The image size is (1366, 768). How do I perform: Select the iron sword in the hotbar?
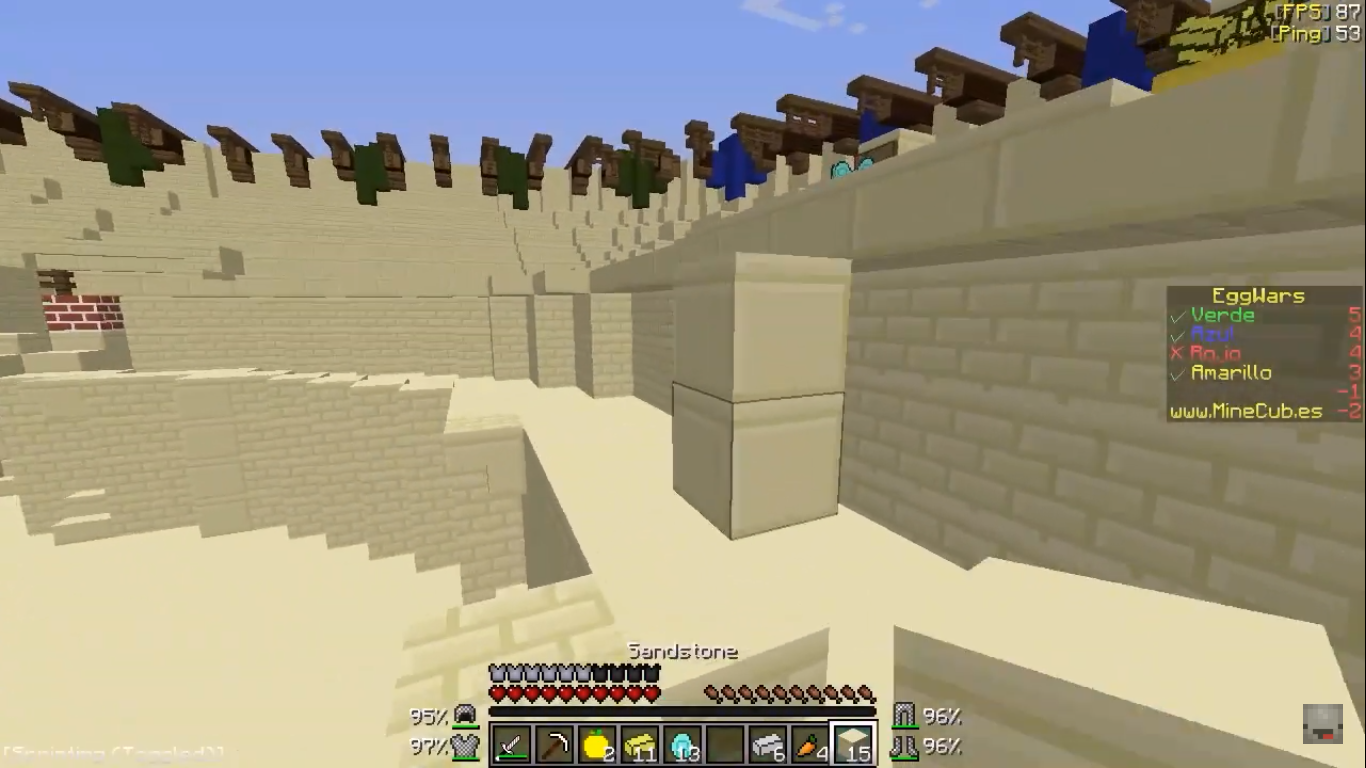click(510, 744)
